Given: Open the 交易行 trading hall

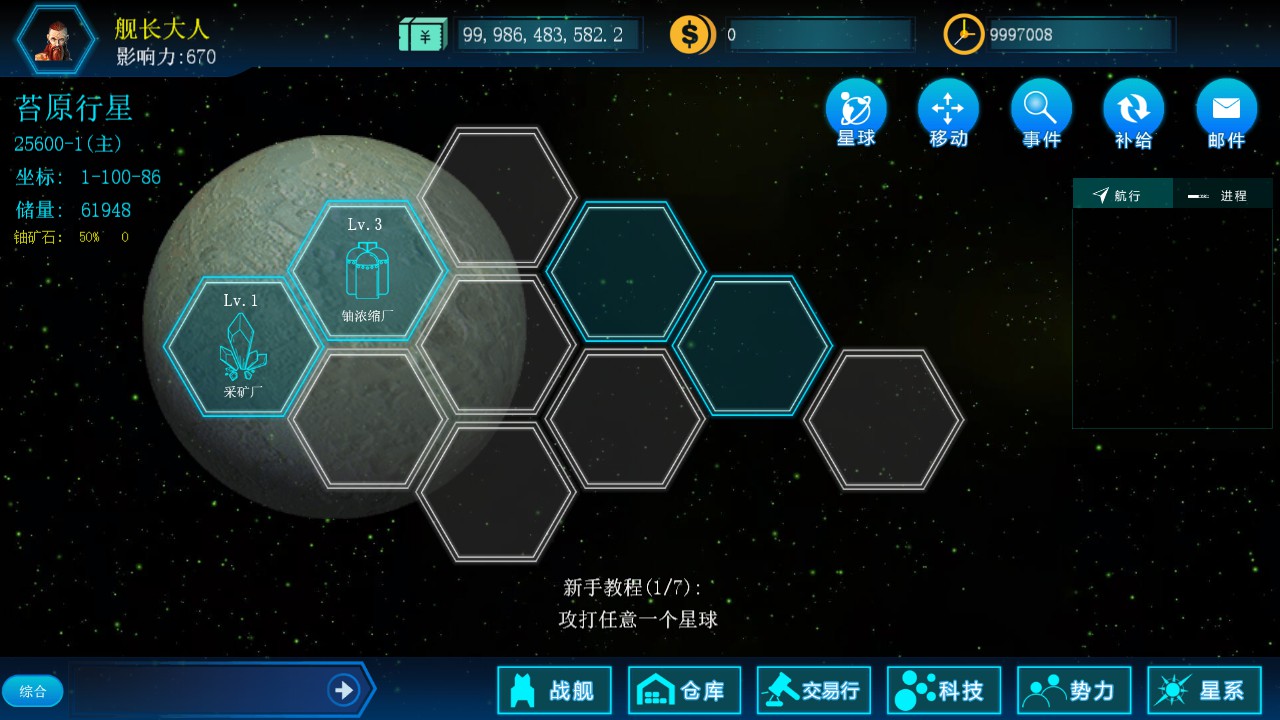Looking at the screenshot, I should [x=813, y=689].
